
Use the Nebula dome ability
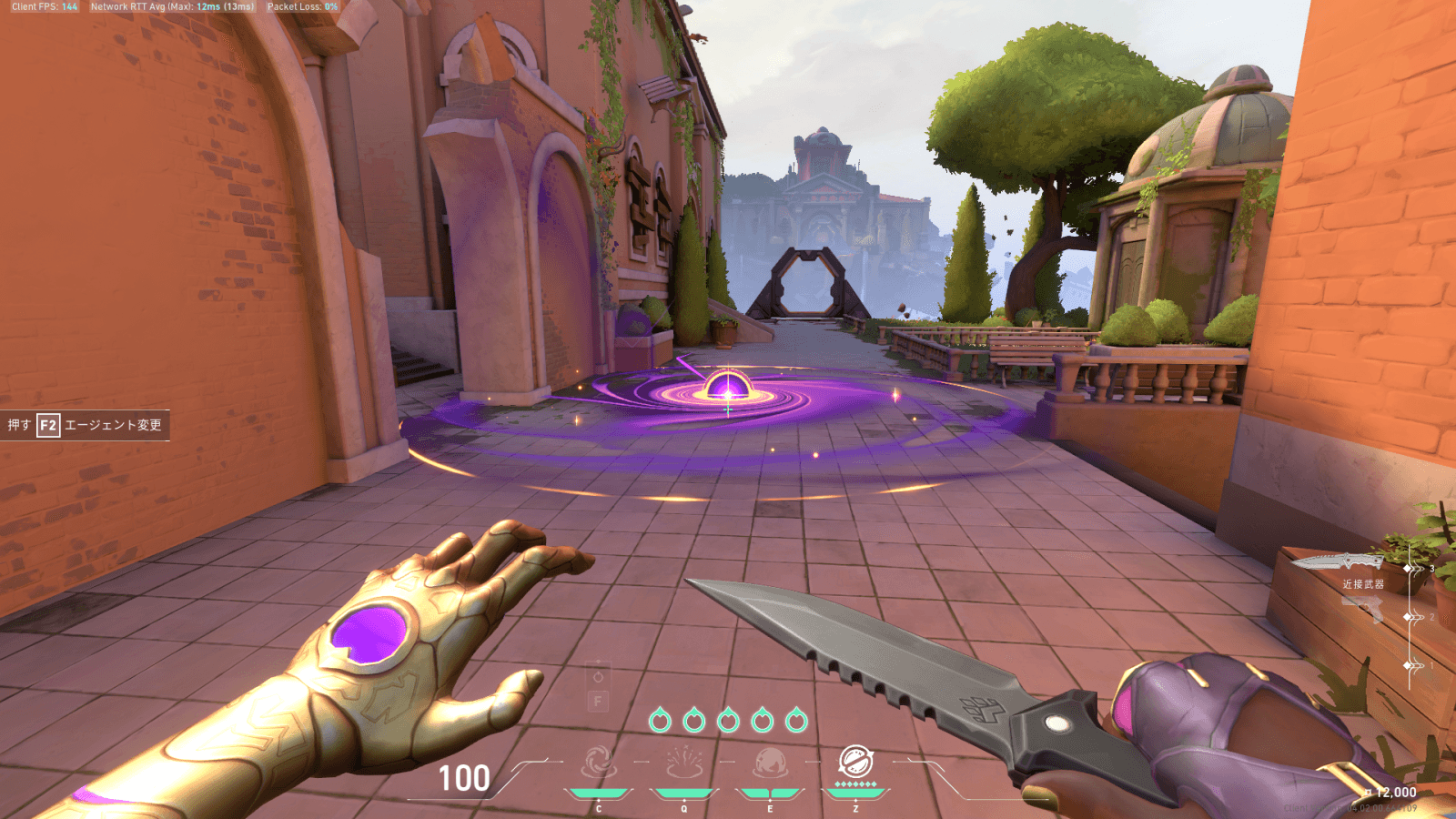pos(770,763)
